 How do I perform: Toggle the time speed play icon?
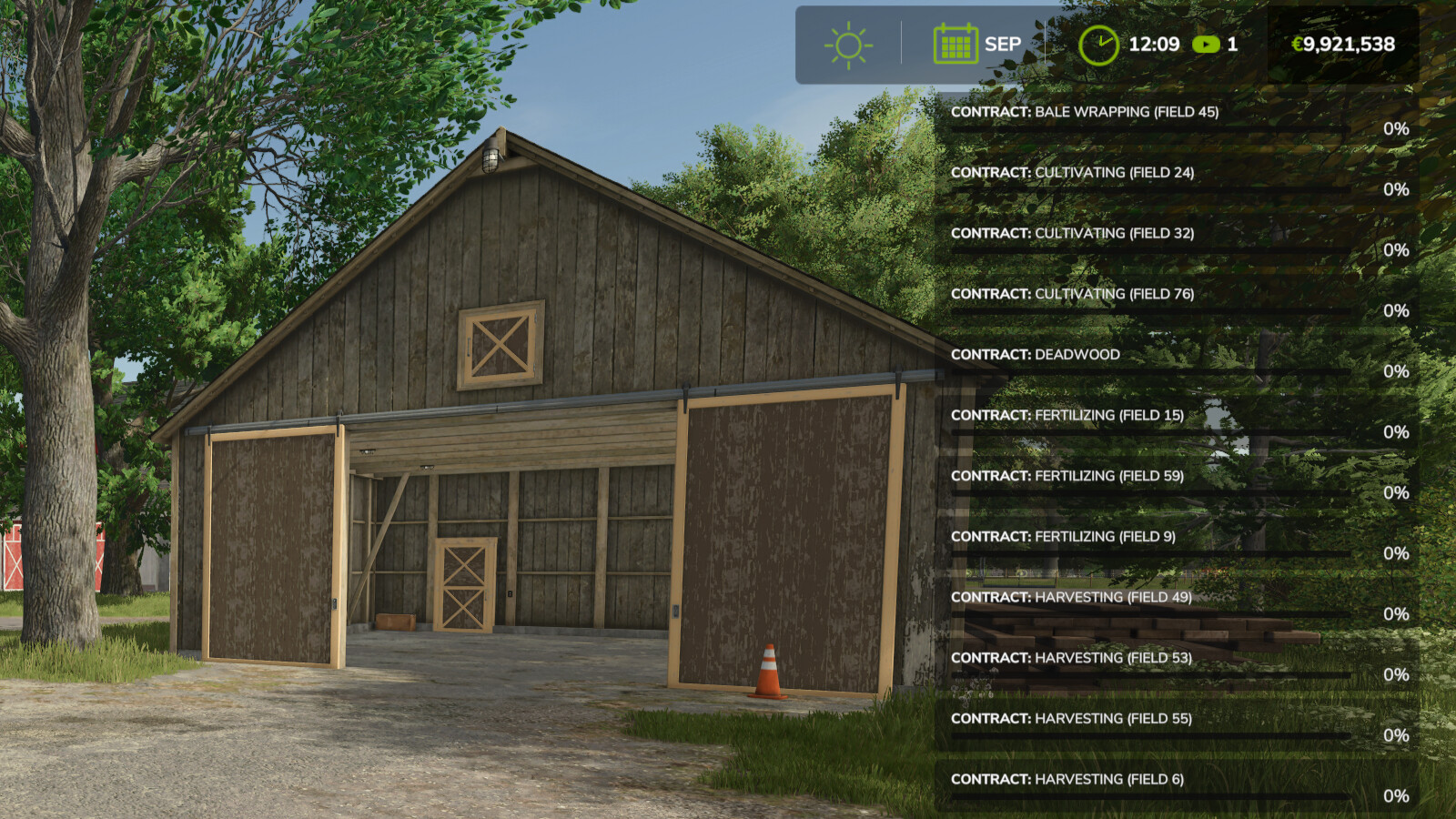click(1206, 45)
